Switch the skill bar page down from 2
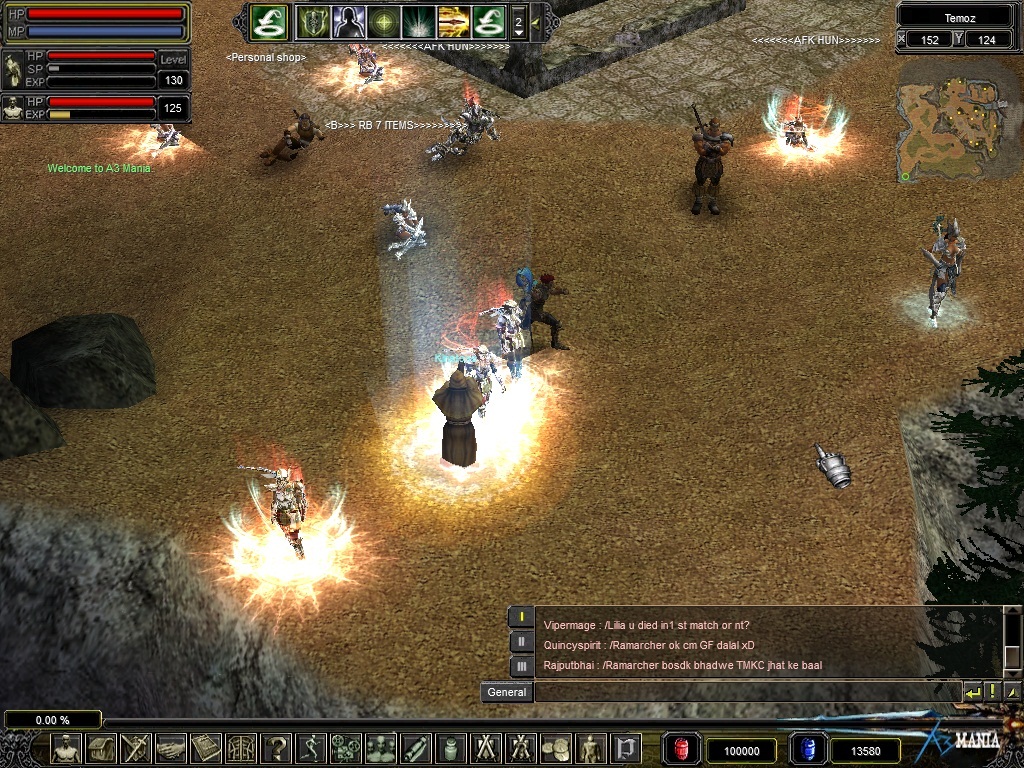This screenshot has height=768, width=1024. coord(518,32)
